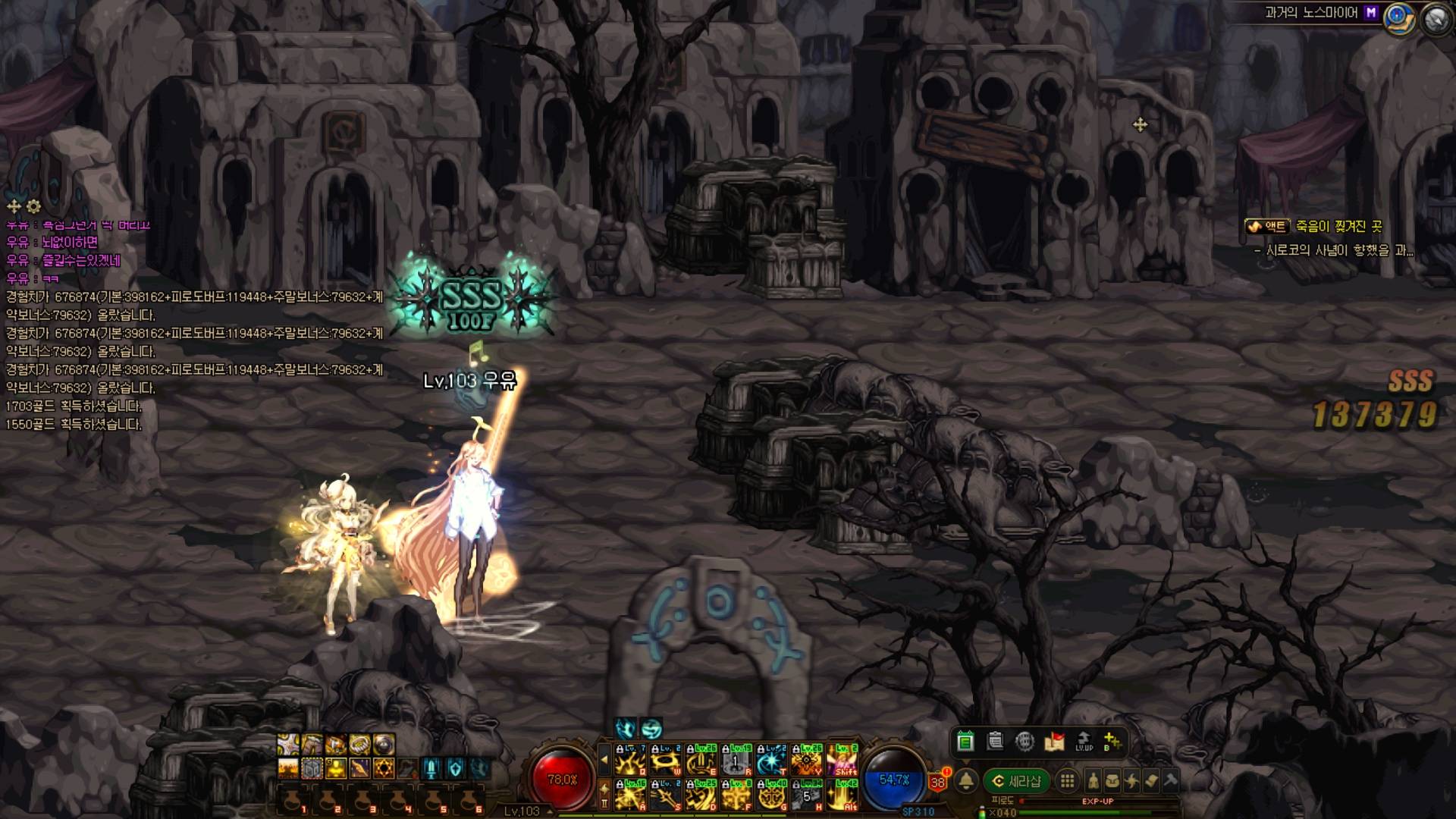Open the 액트 quest tracker entry

coord(1266,226)
